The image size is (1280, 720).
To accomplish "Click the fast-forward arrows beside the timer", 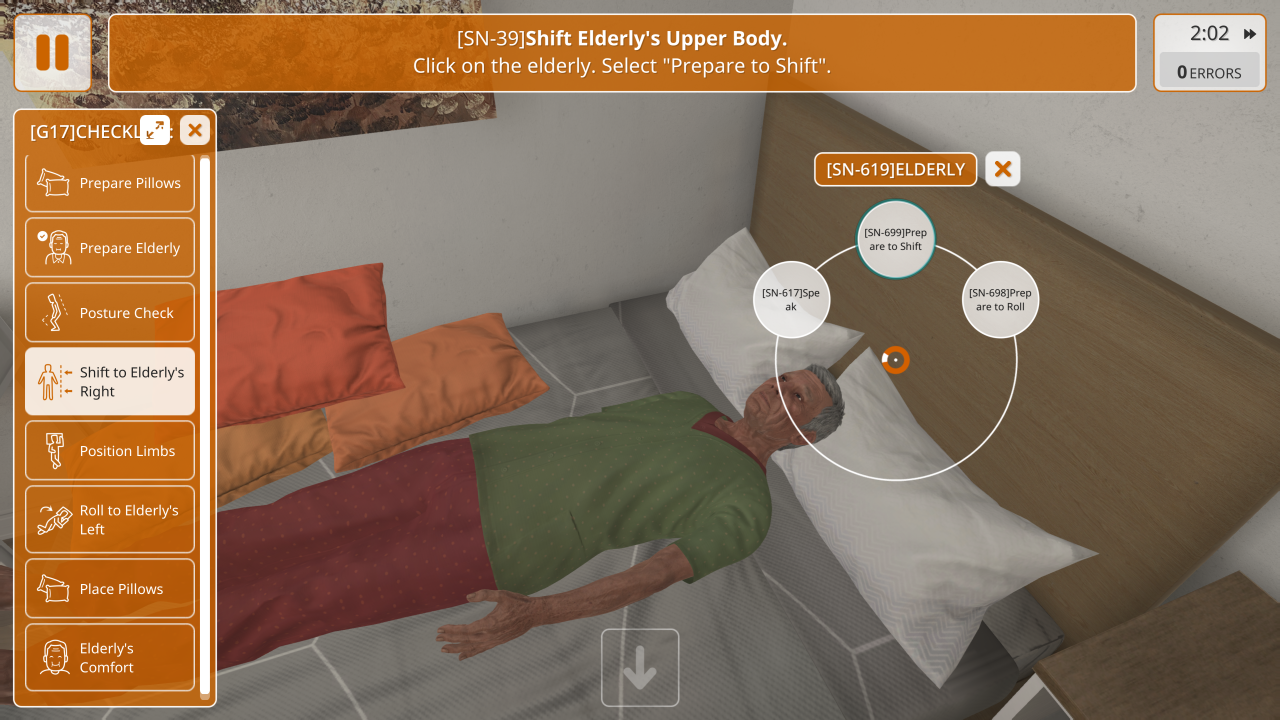I will coord(1250,34).
